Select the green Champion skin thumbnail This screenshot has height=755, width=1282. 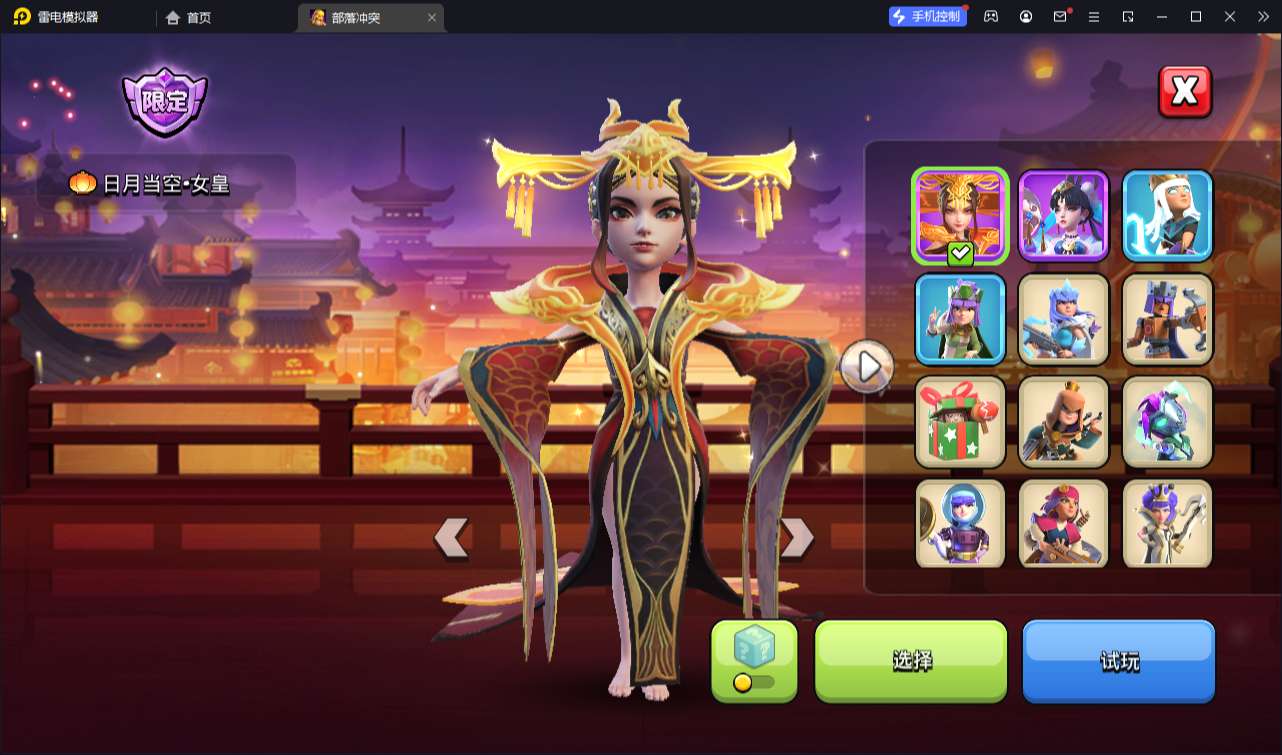pyautogui.click(x=959, y=319)
